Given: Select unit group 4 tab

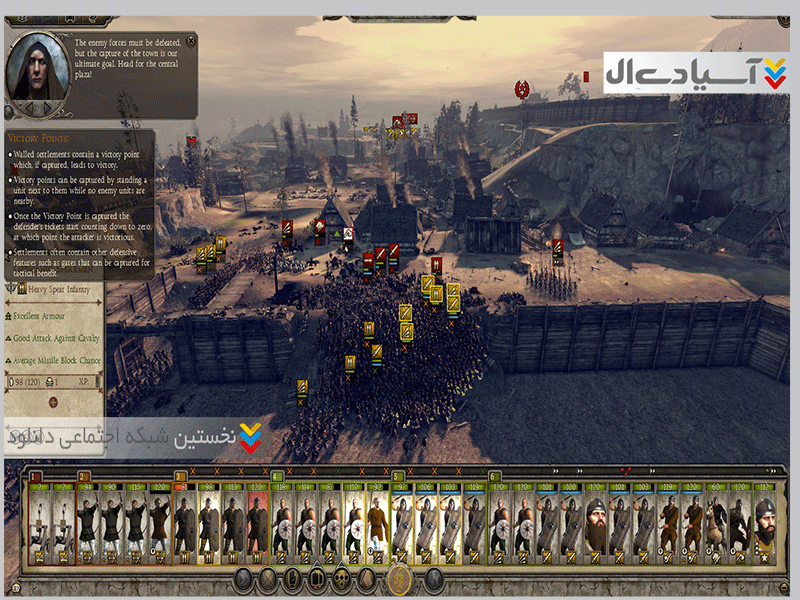Looking at the screenshot, I should coord(277,476).
